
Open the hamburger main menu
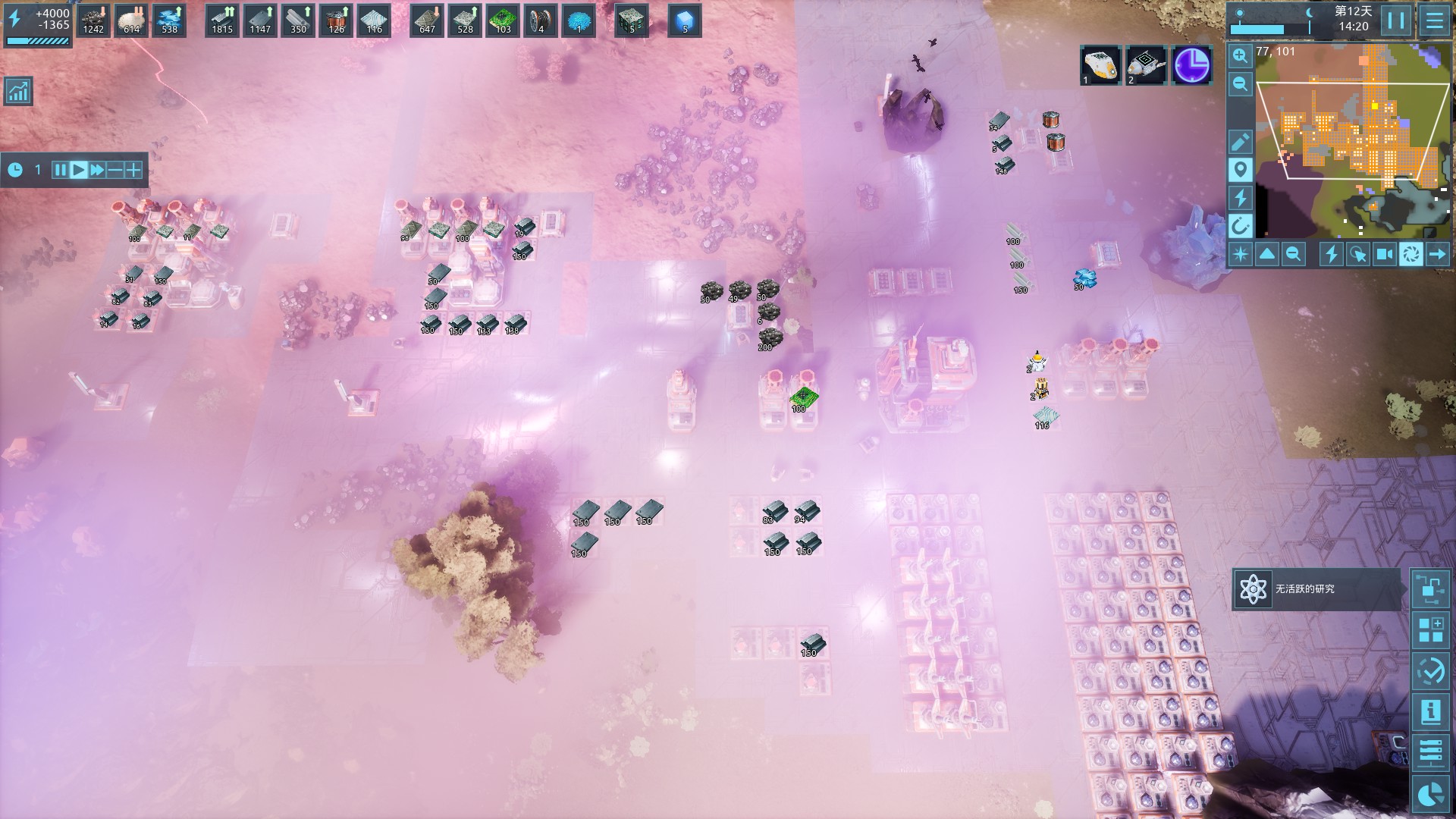(x=1435, y=20)
